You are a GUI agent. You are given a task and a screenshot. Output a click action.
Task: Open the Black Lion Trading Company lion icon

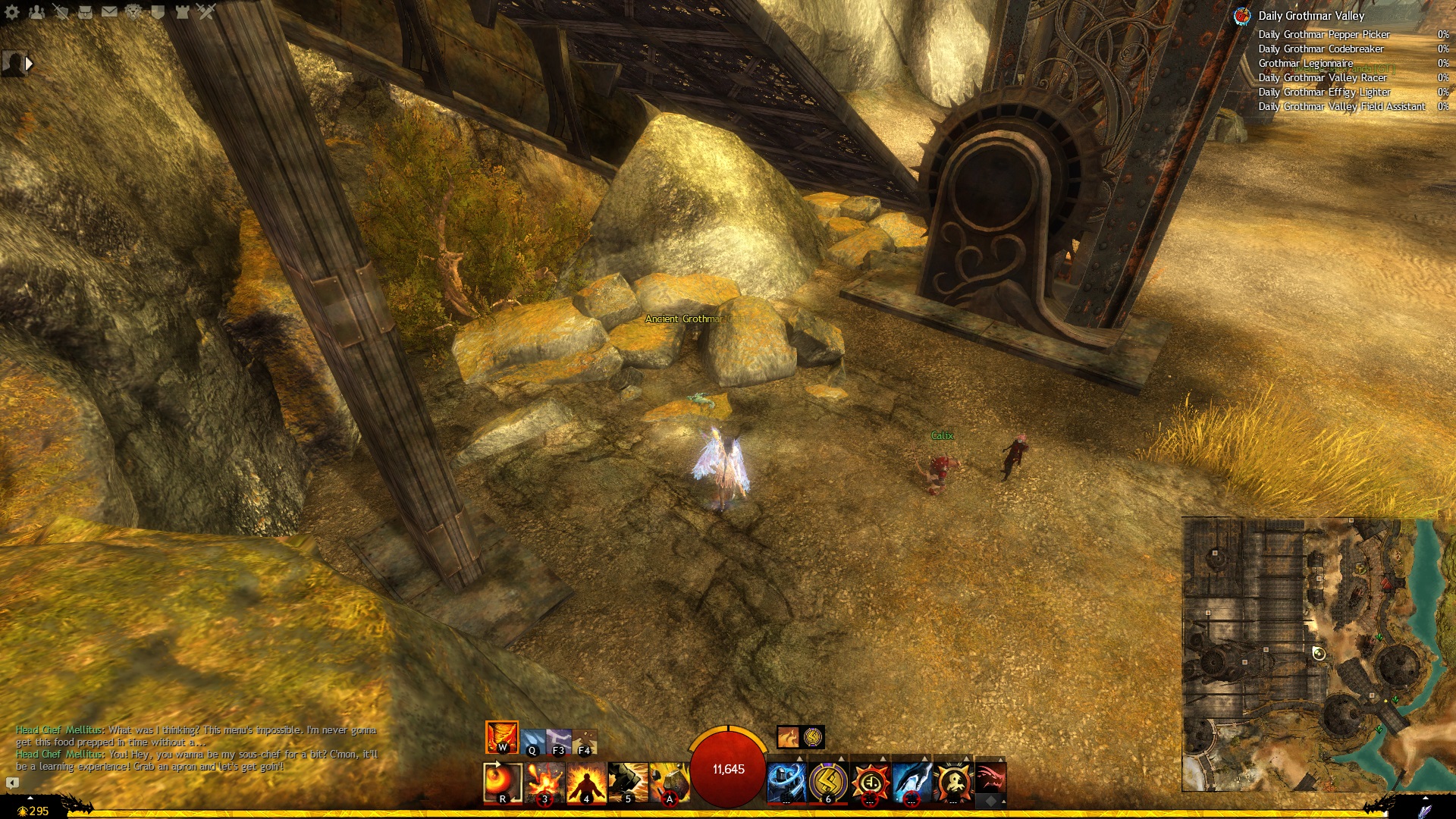tap(133, 11)
